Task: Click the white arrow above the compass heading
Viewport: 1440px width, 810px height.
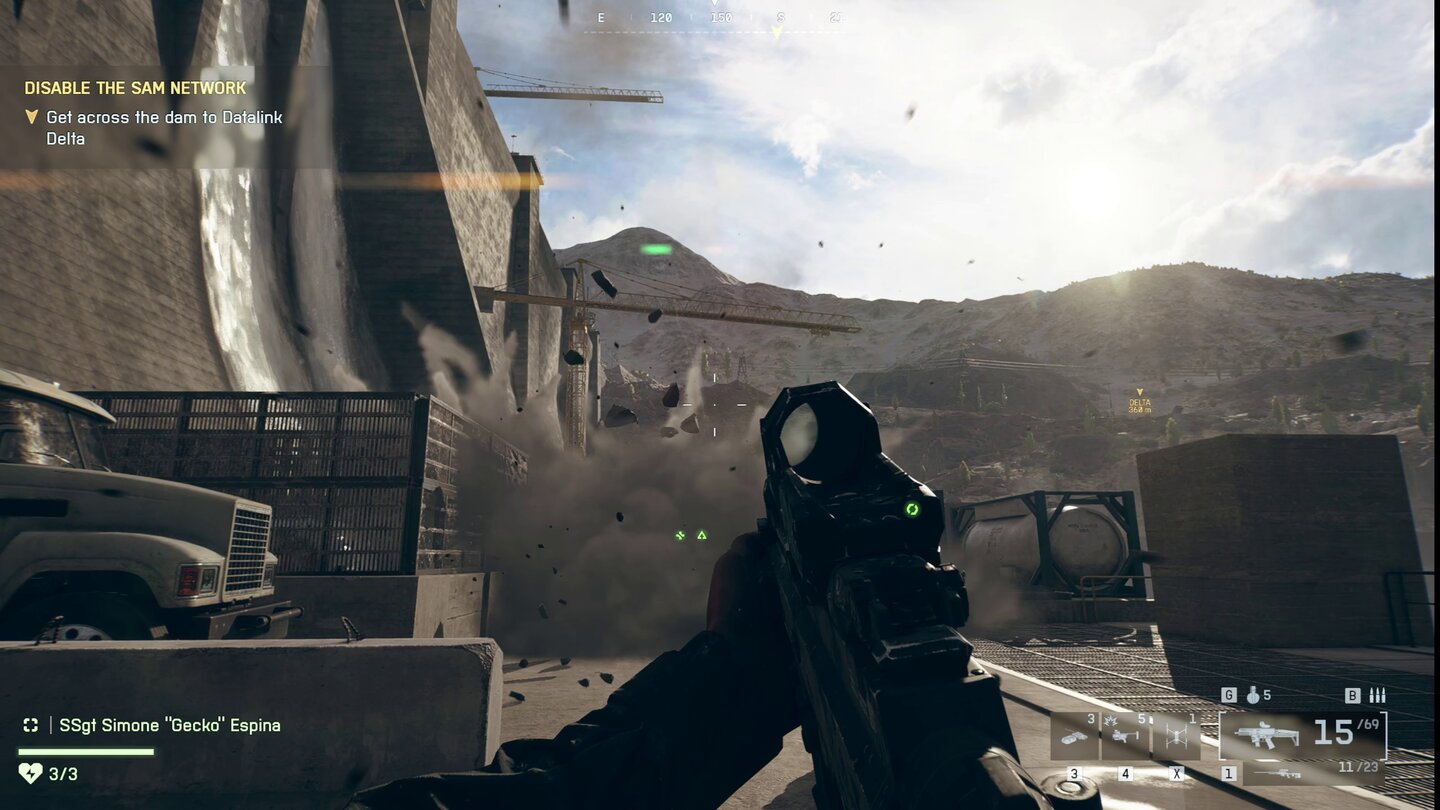Action: point(715,6)
